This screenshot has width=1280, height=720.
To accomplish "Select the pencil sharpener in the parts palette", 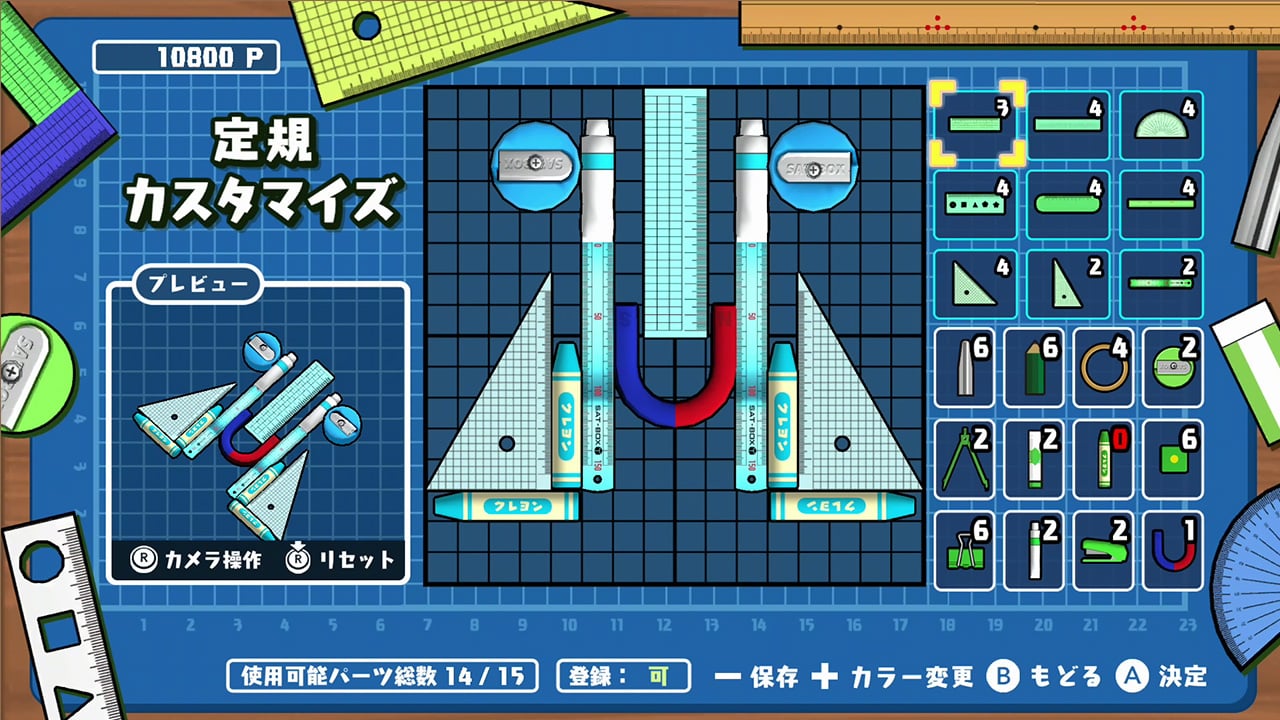I will pyautogui.click(x=1173, y=367).
